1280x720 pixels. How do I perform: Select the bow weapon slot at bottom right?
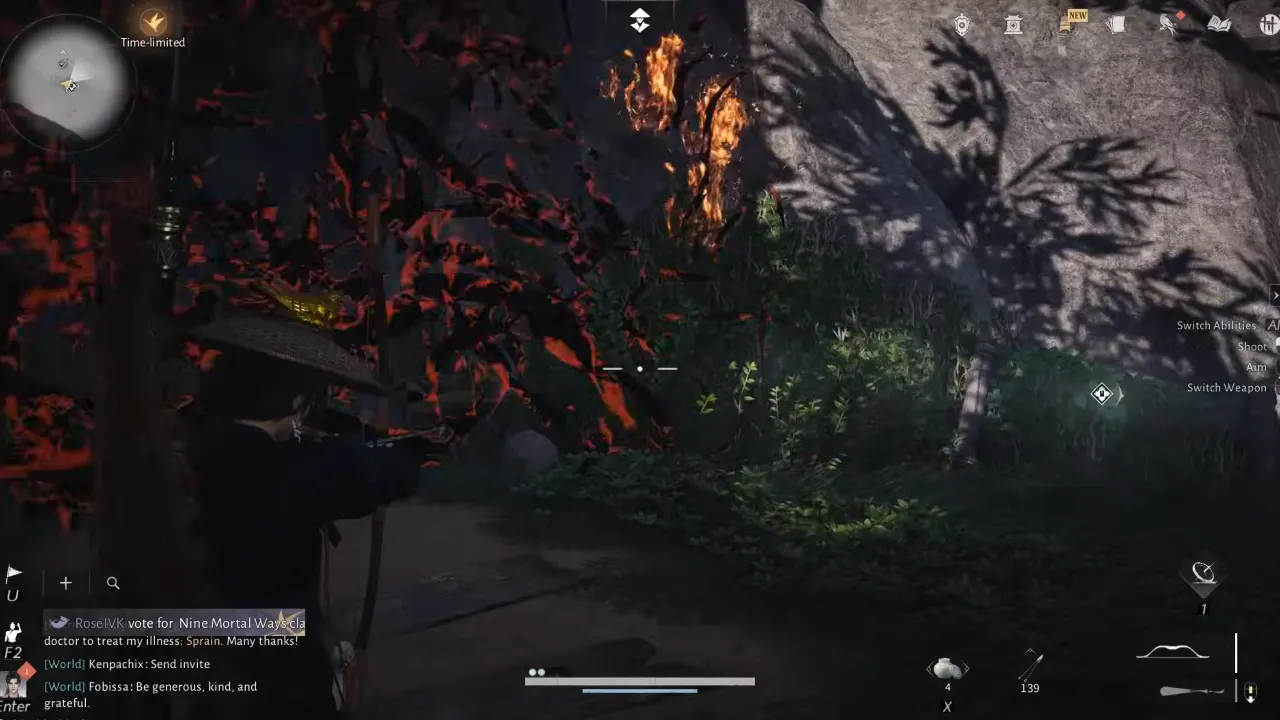(x=1172, y=652)
